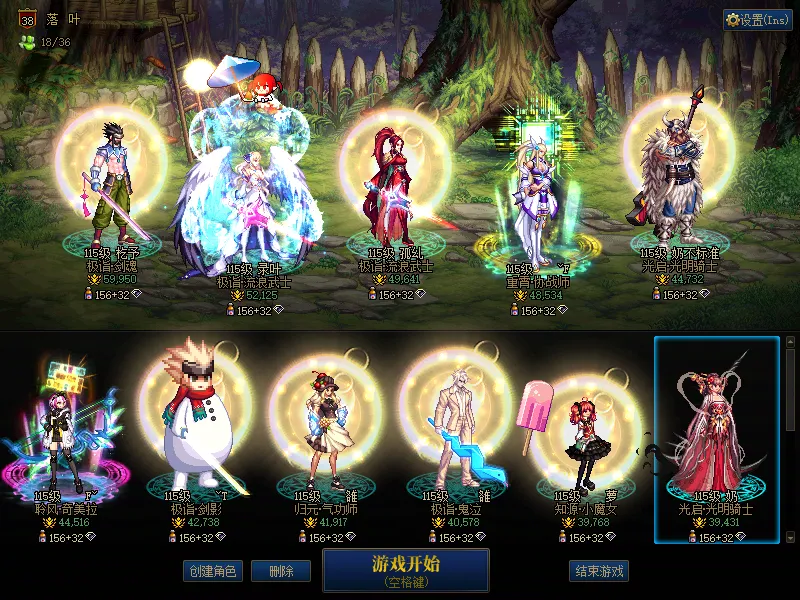Select the highlighted pink-dressed 光启·光明骑士 character

pos(716,435)
